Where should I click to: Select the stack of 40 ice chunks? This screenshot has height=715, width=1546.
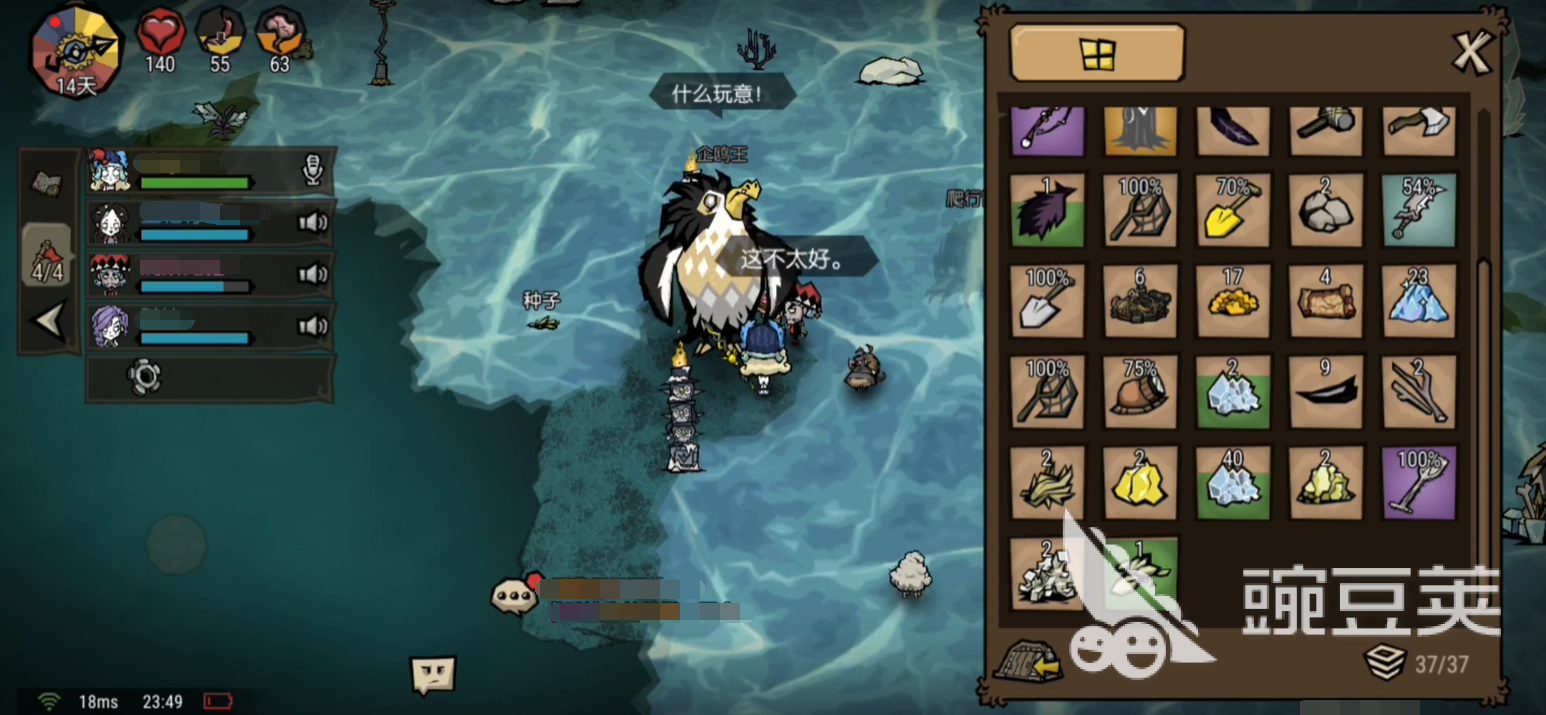pos(1233,484)
